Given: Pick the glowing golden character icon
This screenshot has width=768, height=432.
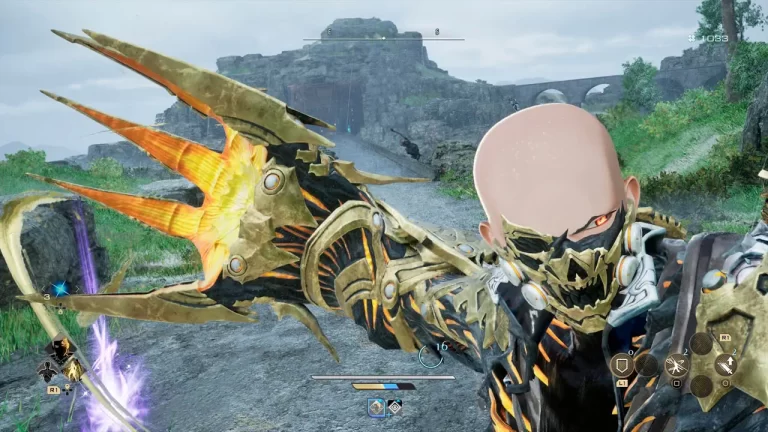Looking at the screenshot, I should [74, 371].
